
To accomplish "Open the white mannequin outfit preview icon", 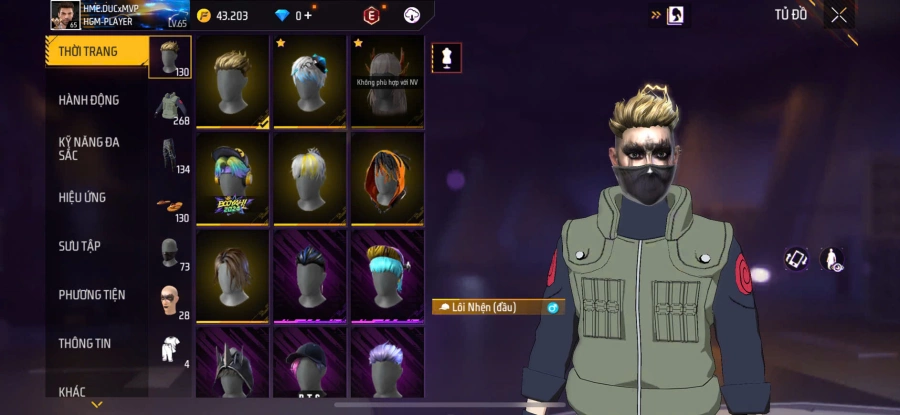I will coord(446,58).
